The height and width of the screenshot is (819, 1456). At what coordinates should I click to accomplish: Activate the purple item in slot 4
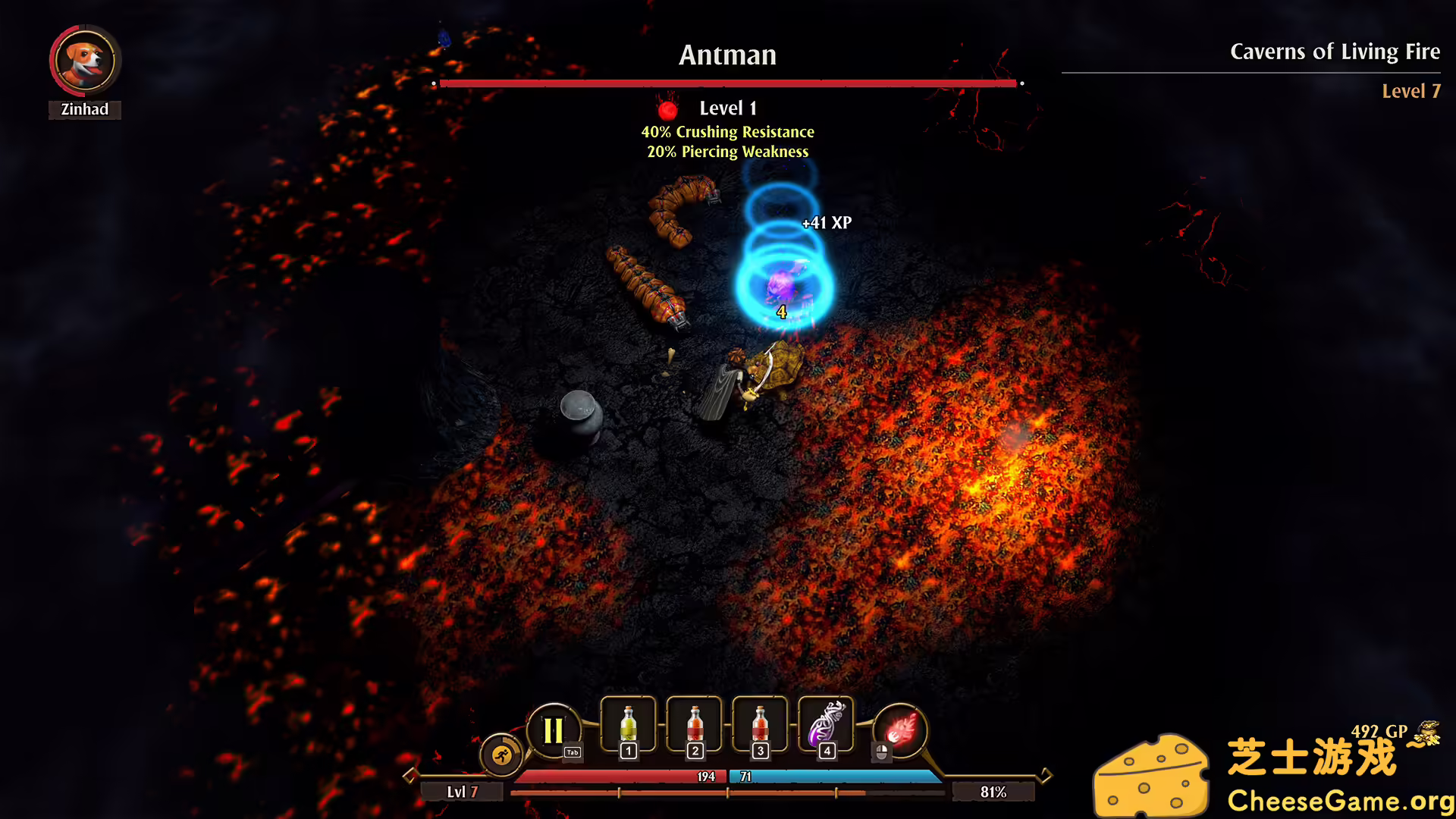pos(826,724)
